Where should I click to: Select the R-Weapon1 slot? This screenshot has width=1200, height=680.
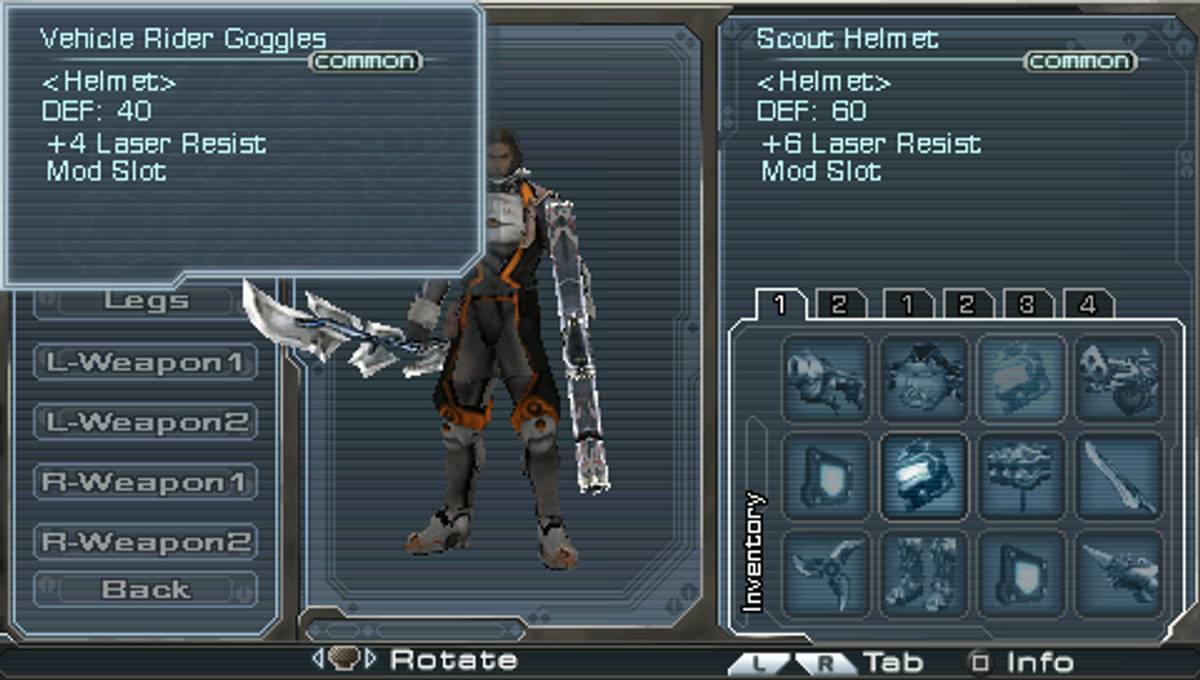(145, 482)
